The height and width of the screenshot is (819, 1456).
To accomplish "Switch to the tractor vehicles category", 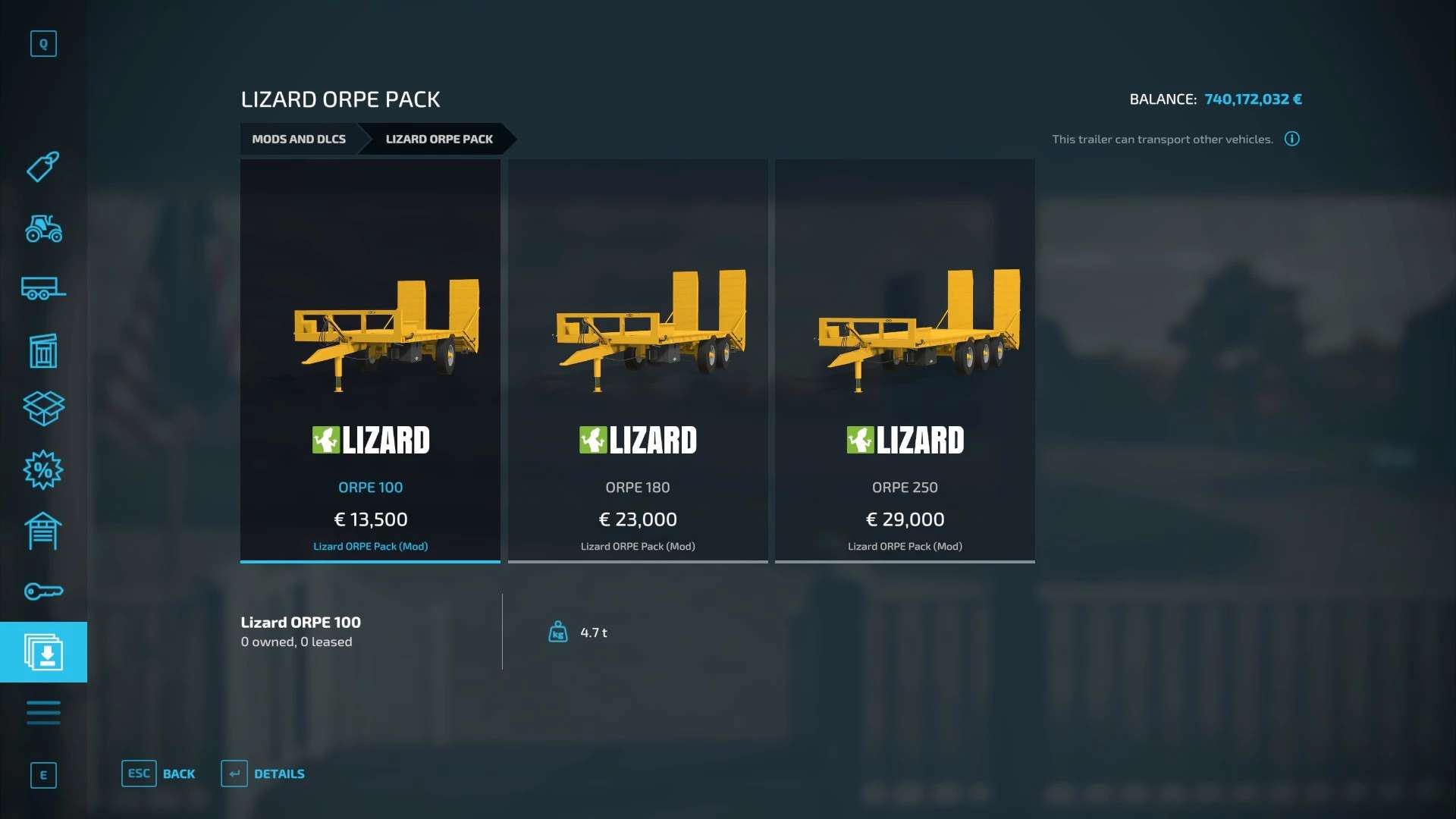I will pos(43,228).
